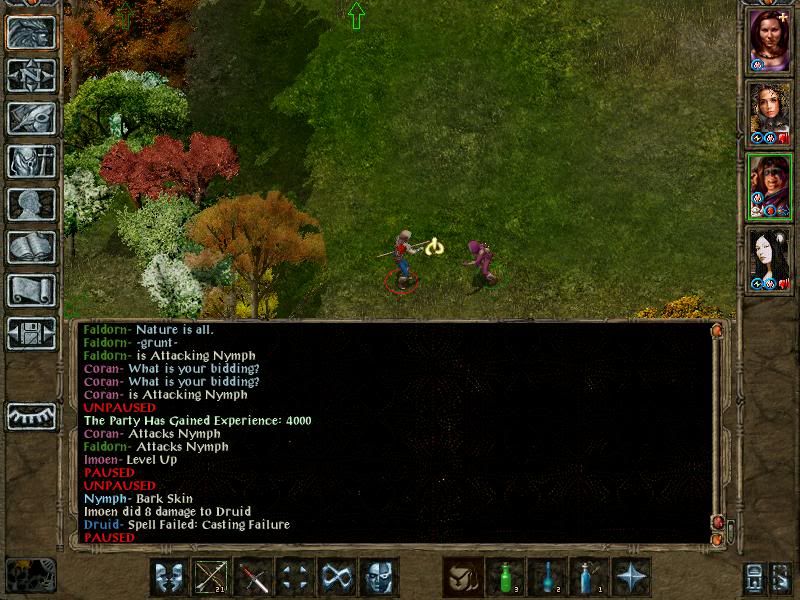Screen dimensions: 800x600
Task: Click the infinity symbol action button
Action: [x=337, y=577]
